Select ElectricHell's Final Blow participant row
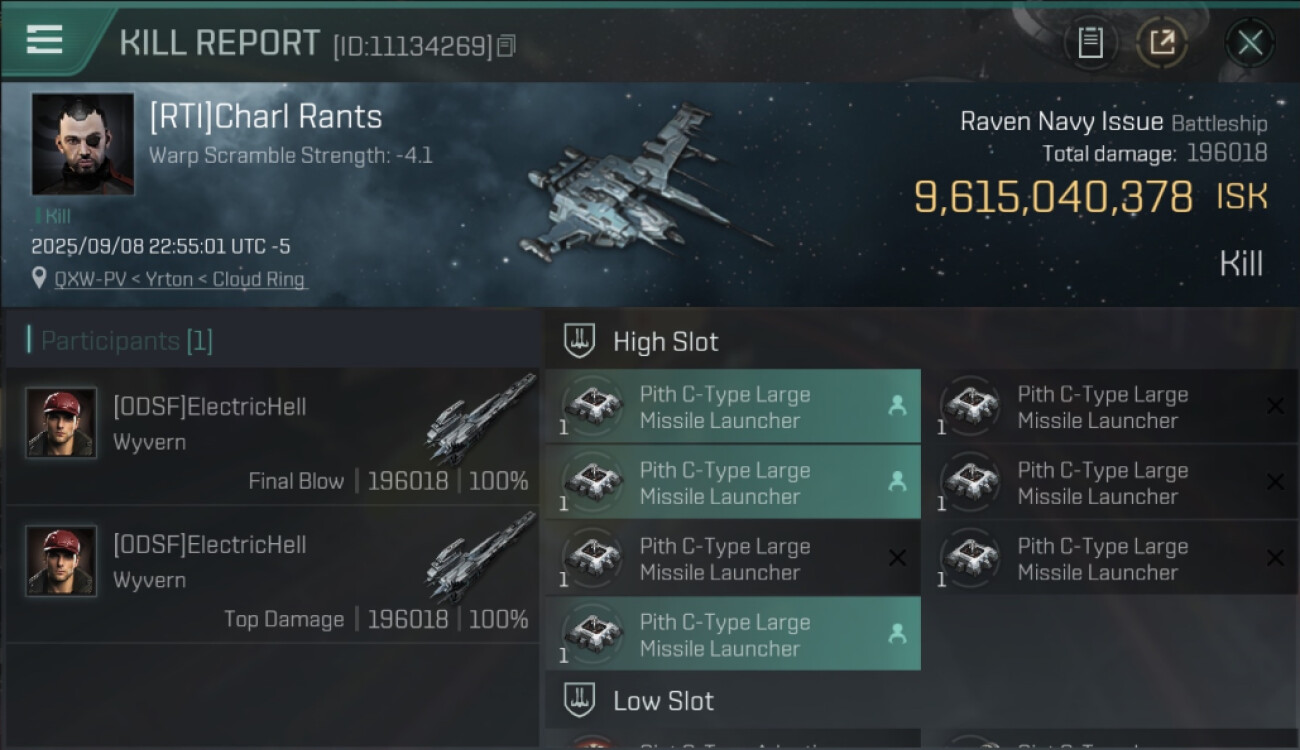The image size is (1300, 750). tap(272, 437)
